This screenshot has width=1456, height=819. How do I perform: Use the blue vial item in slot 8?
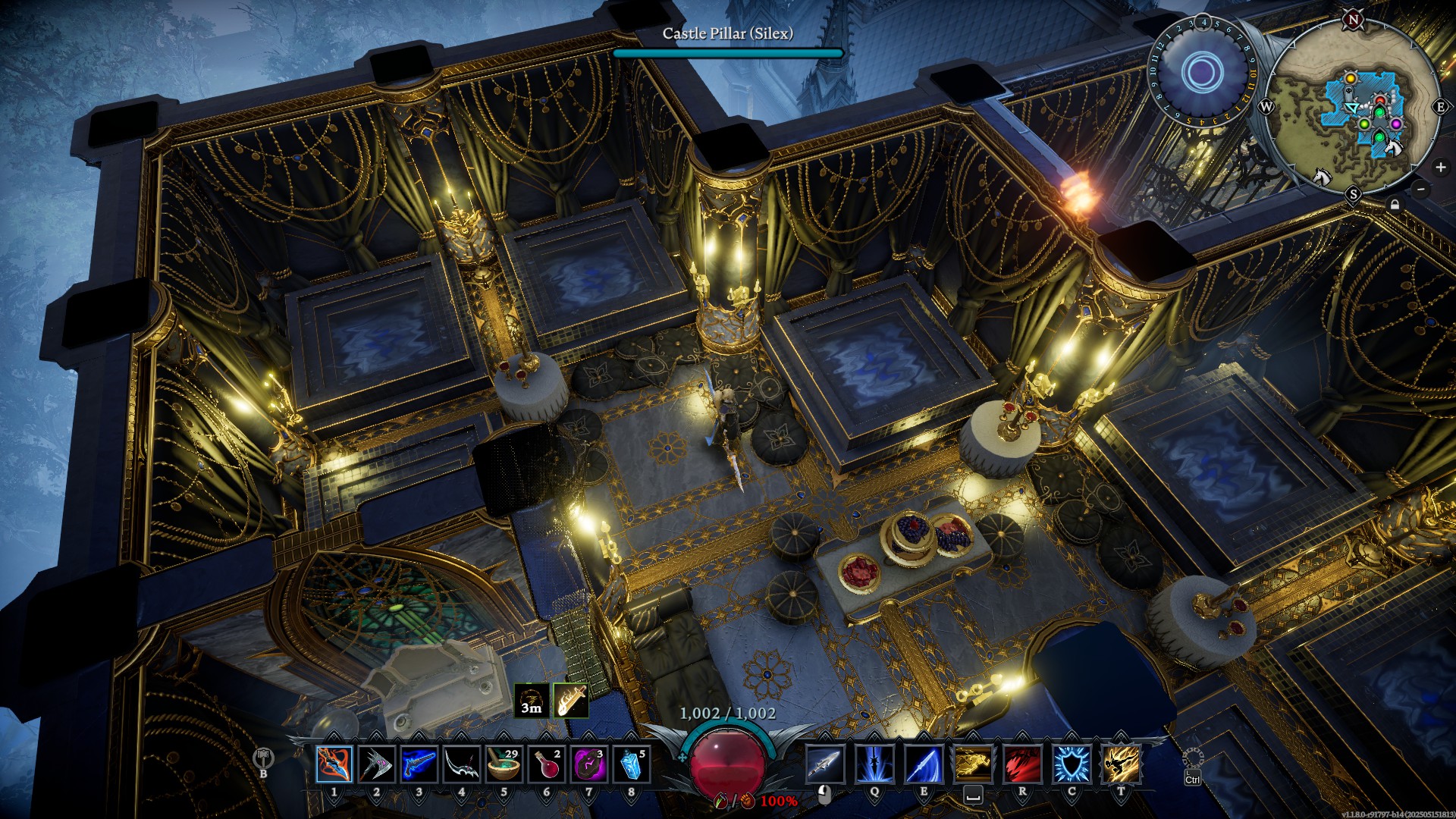tap(629, 765)
